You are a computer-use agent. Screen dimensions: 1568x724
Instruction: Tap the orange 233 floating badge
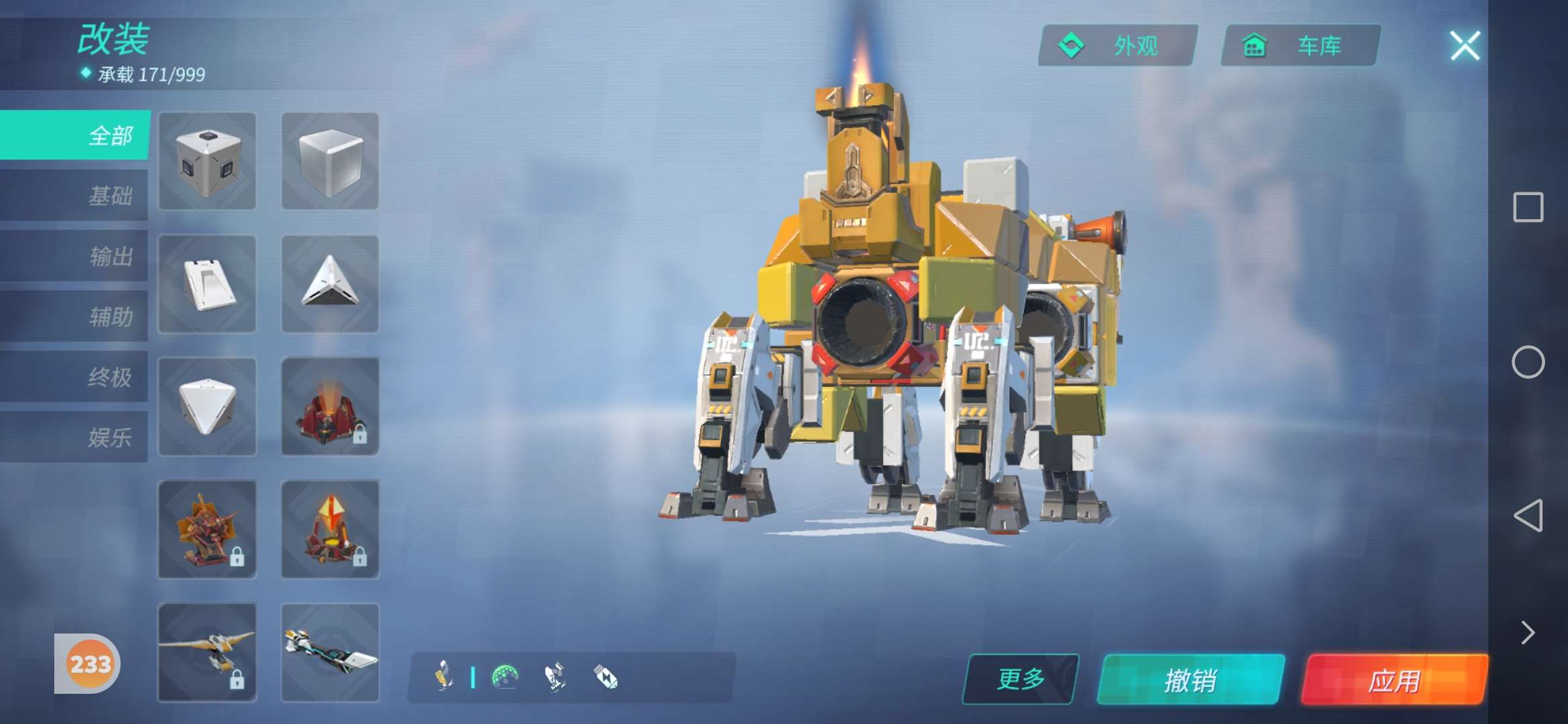tap(90, 664)
